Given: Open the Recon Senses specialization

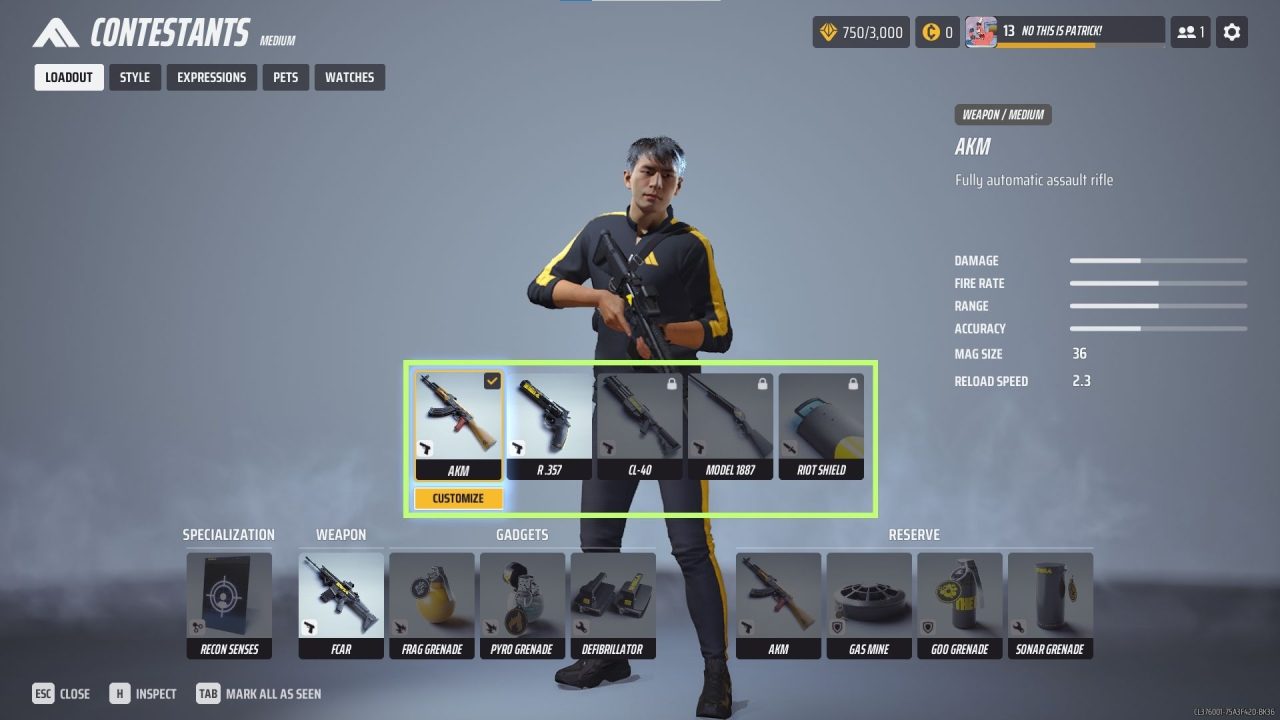Looking at the screenshot, I should 229,598.
